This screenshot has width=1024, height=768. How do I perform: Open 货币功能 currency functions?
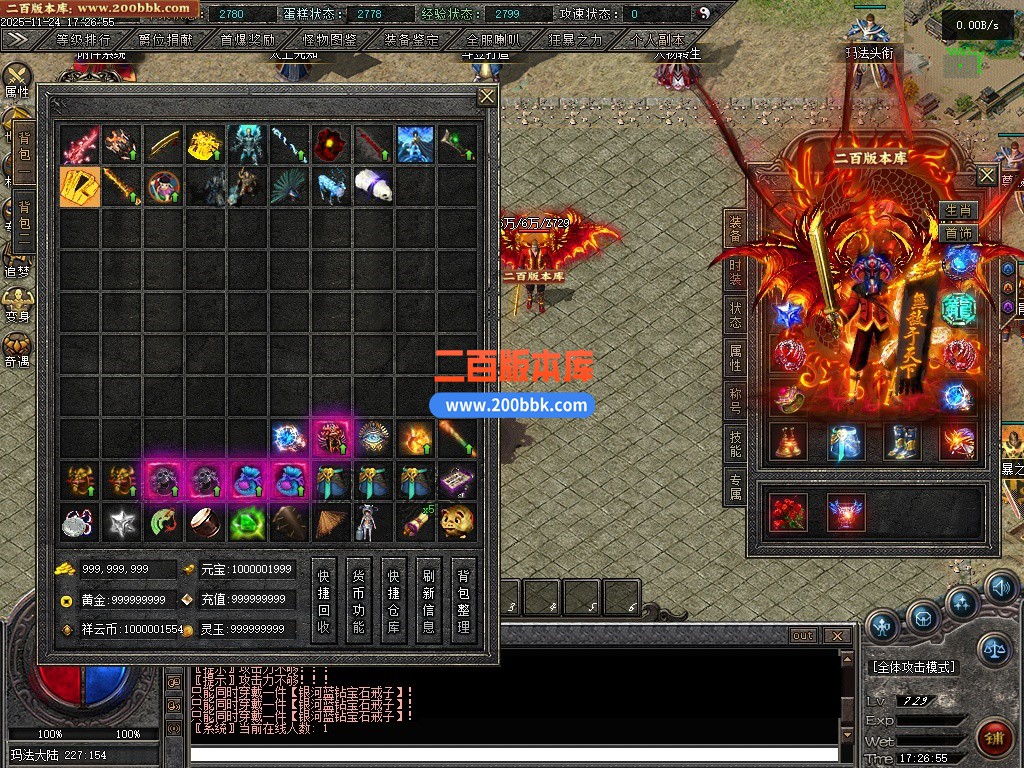(359, 599)
